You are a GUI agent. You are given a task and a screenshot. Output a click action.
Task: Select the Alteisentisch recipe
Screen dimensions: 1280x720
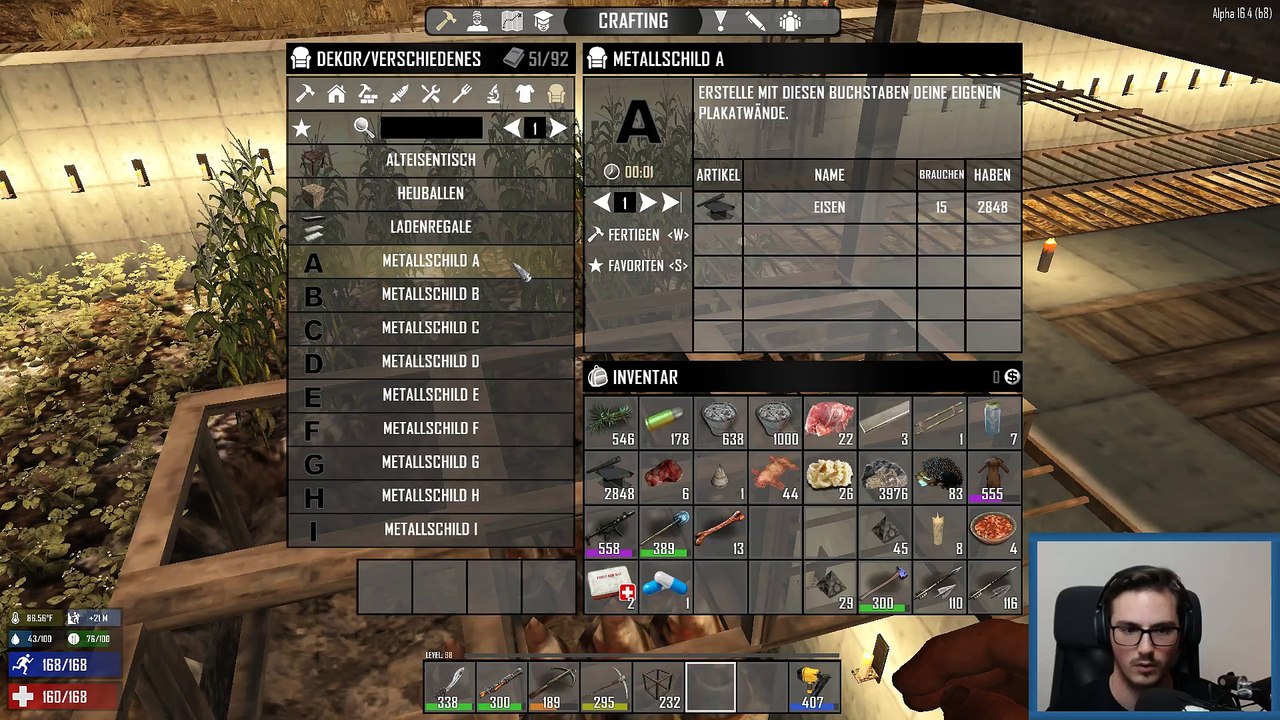click(x=430, y=160)
